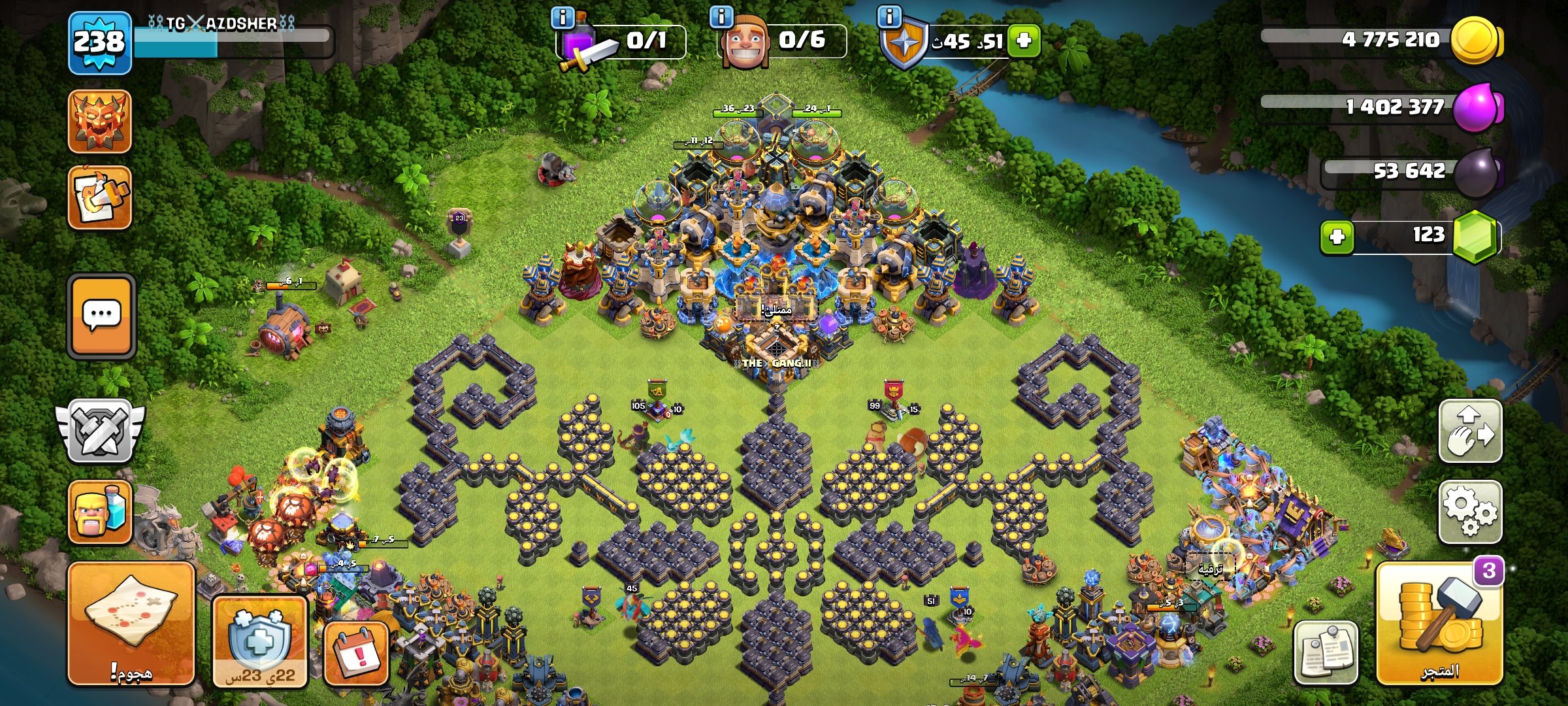The width and height of the screenshot is (1568, 706).
Task: Open the layout editor hand button
Action: pyautogui.click(x=1470, y=431)
